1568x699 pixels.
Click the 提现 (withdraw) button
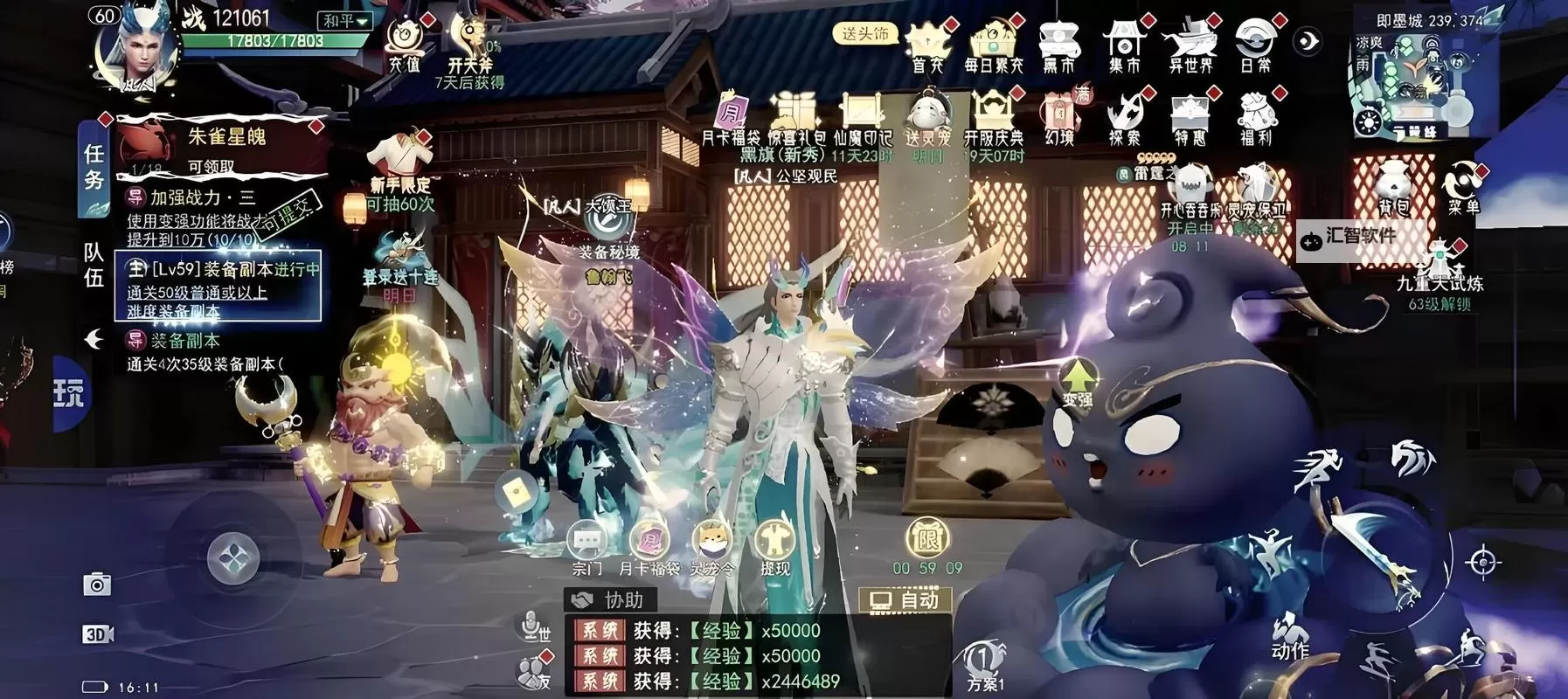(x=774, y=540)
